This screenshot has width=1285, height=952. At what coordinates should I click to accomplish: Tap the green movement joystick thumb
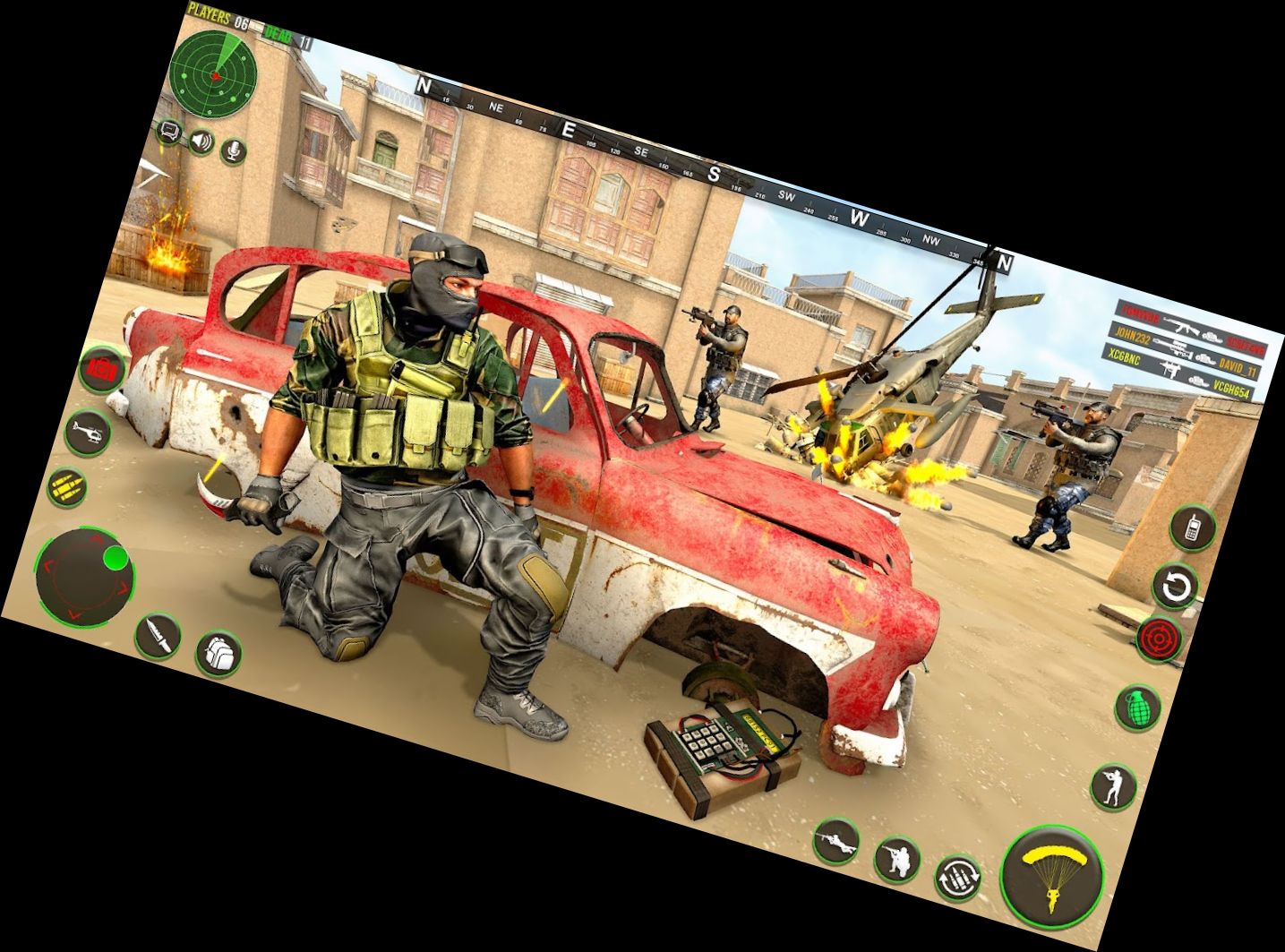click(x=116, y=559)
